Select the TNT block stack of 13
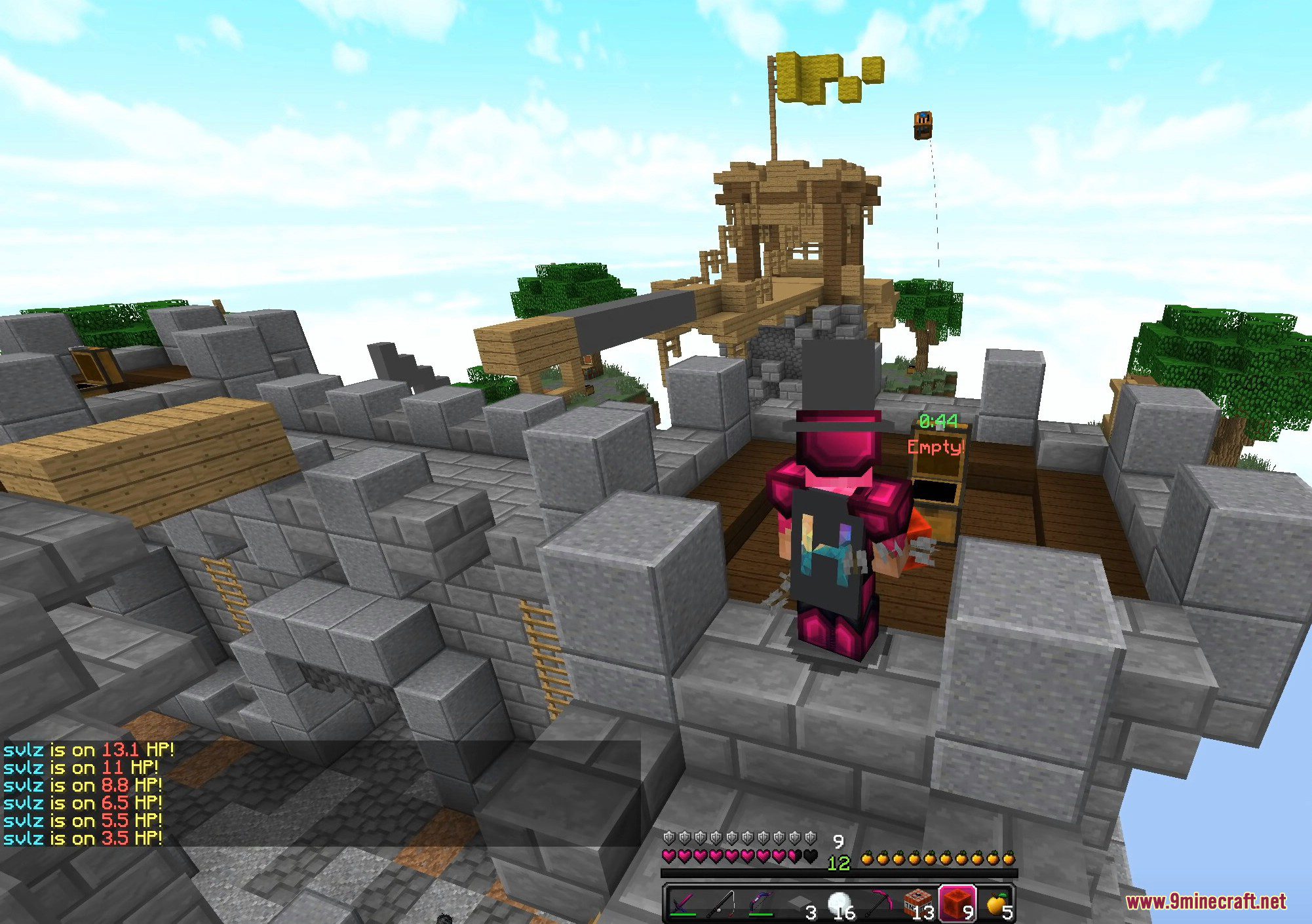This screenshot has width=1312, height=924. (917, 900)
